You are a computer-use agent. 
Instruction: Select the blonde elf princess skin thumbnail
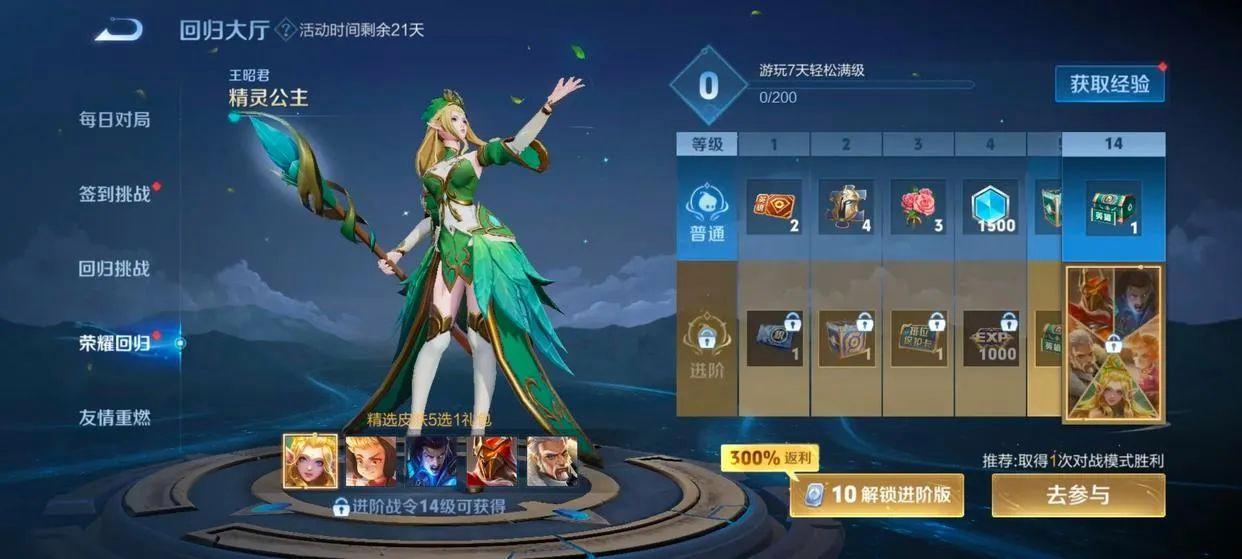(x=310, y=461)
